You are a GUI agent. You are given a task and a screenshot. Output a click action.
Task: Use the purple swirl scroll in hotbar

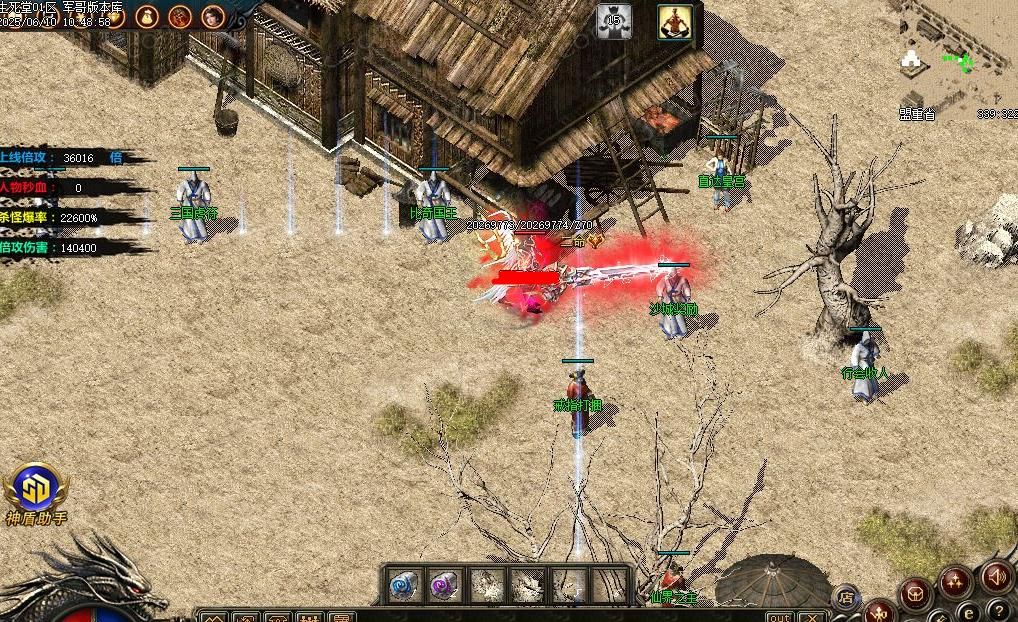pos(445,585)
